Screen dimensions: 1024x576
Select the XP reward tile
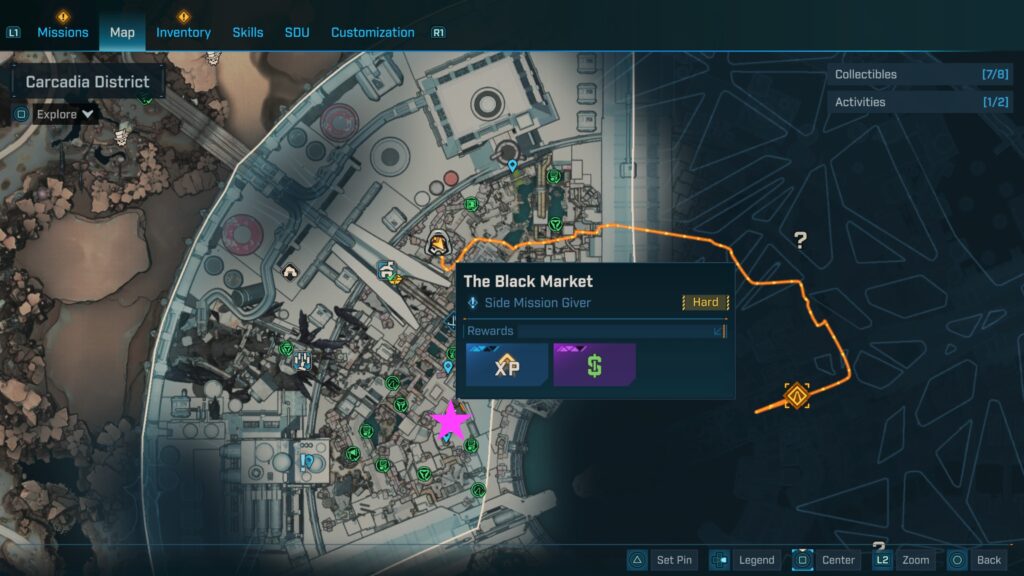pyautogui.click(x=507, y=365)
